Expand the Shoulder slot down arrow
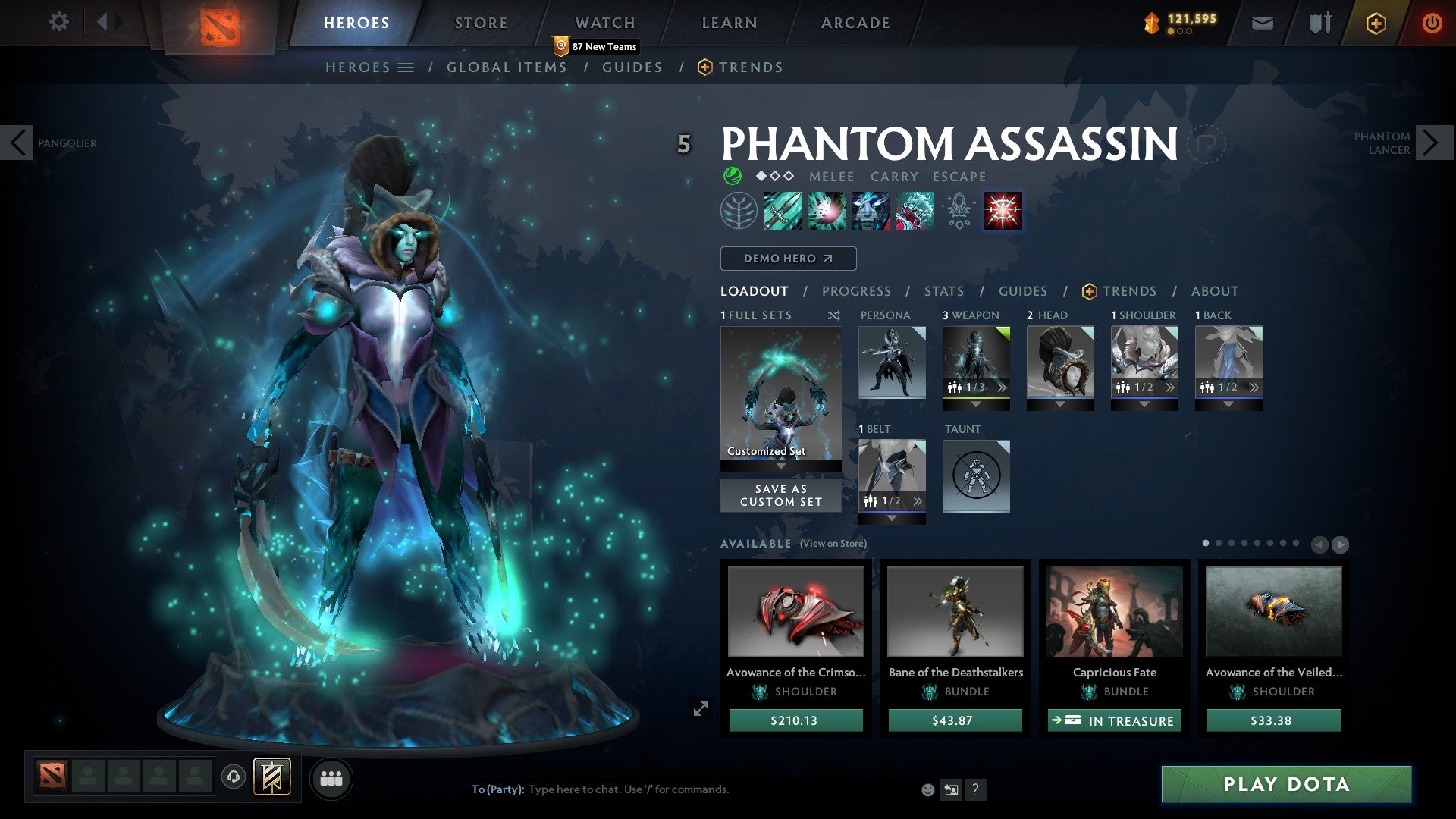 [x=1144, y=403]
